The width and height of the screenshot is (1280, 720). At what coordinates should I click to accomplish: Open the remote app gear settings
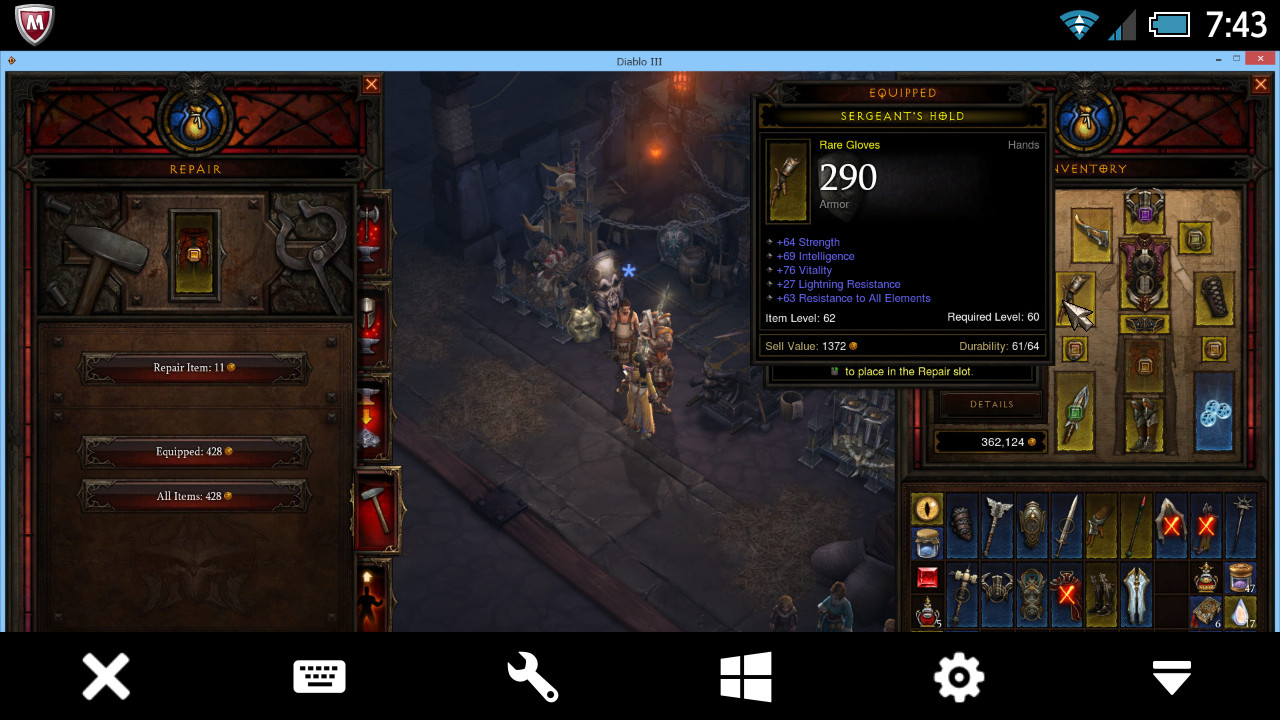point(958,677)
